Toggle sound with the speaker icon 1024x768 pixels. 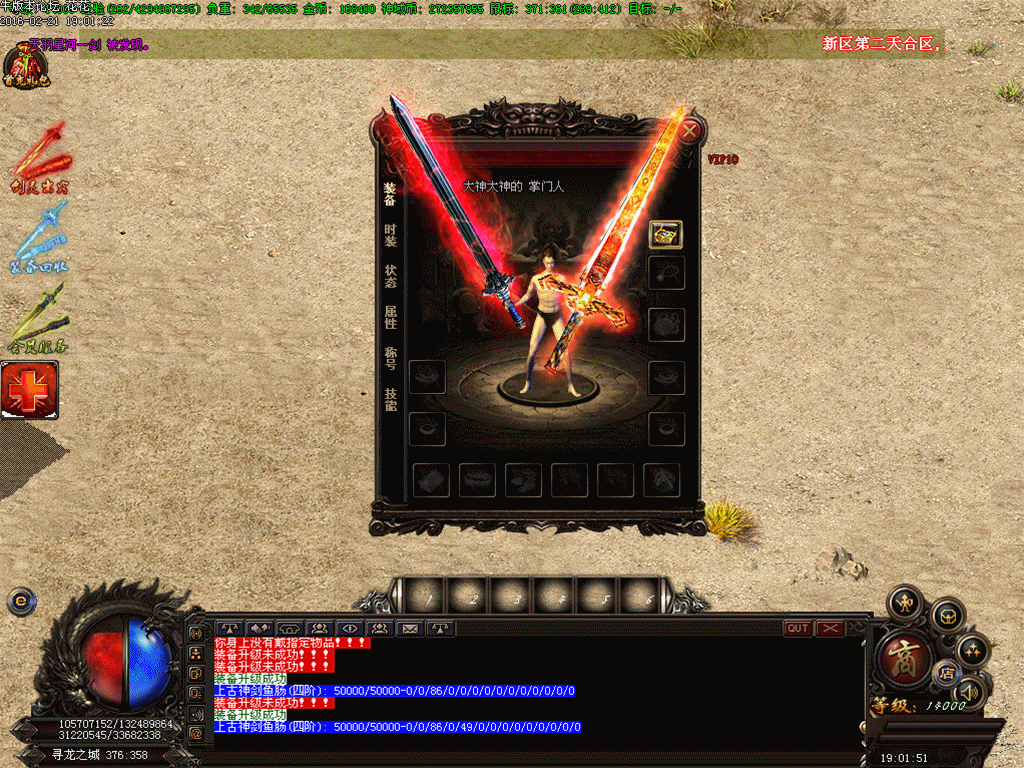pos(968,691)
